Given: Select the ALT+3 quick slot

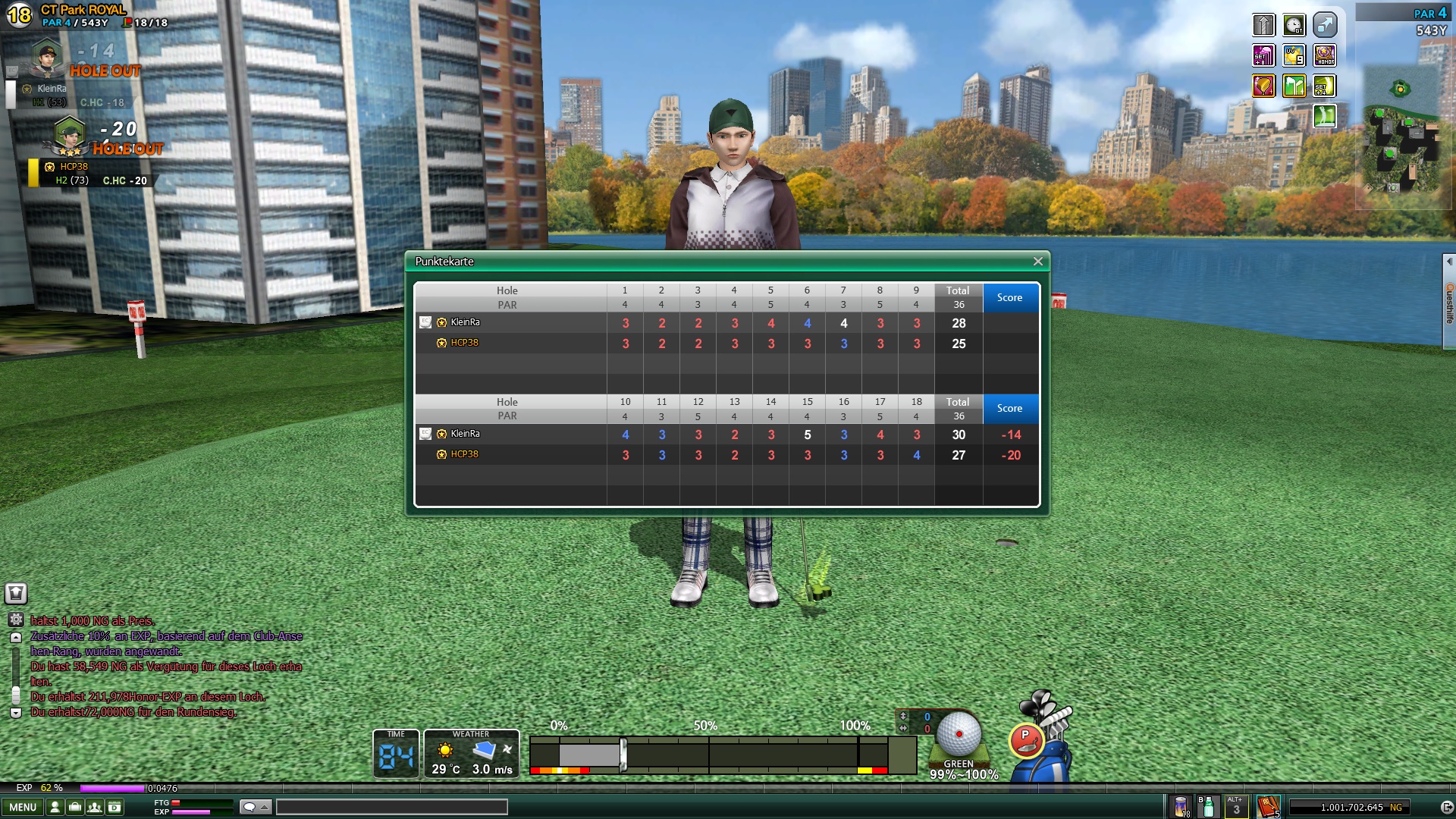Looking at the screenshot, I should pos(1235,807).
